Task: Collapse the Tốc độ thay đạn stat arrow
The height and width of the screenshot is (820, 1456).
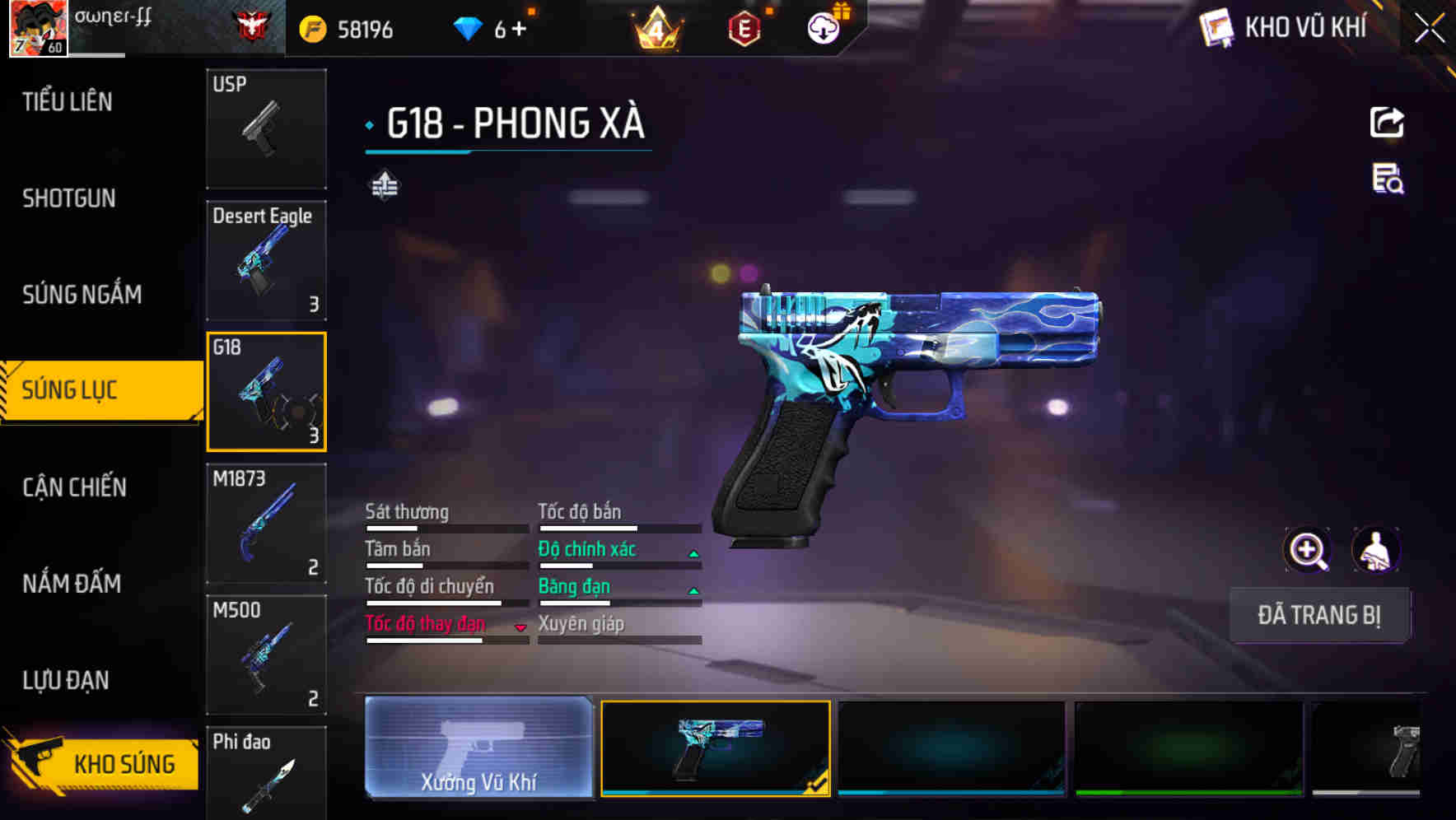Action: pos(520,627)
